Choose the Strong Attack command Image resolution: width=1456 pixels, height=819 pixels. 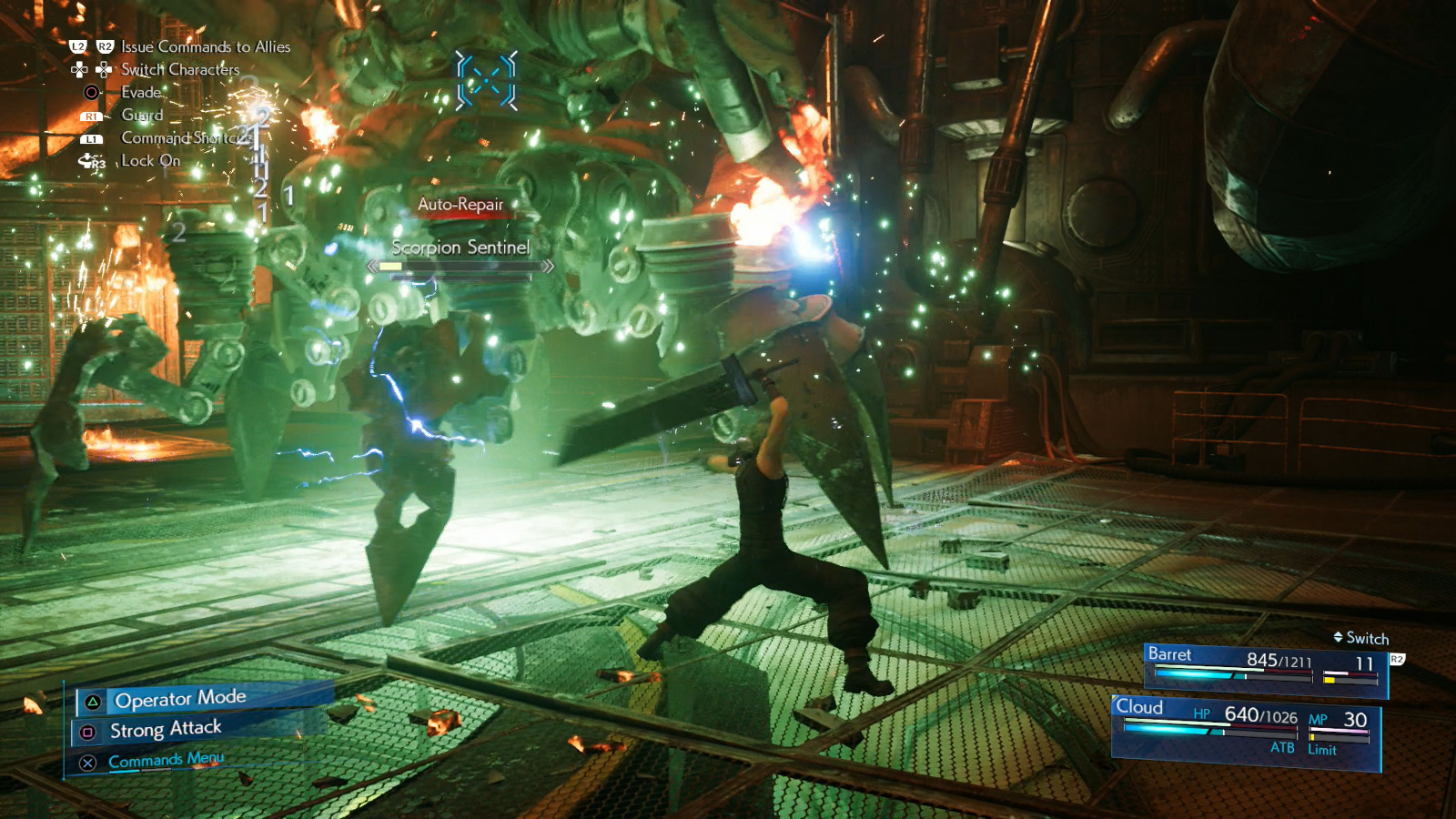tap(166, 729)
